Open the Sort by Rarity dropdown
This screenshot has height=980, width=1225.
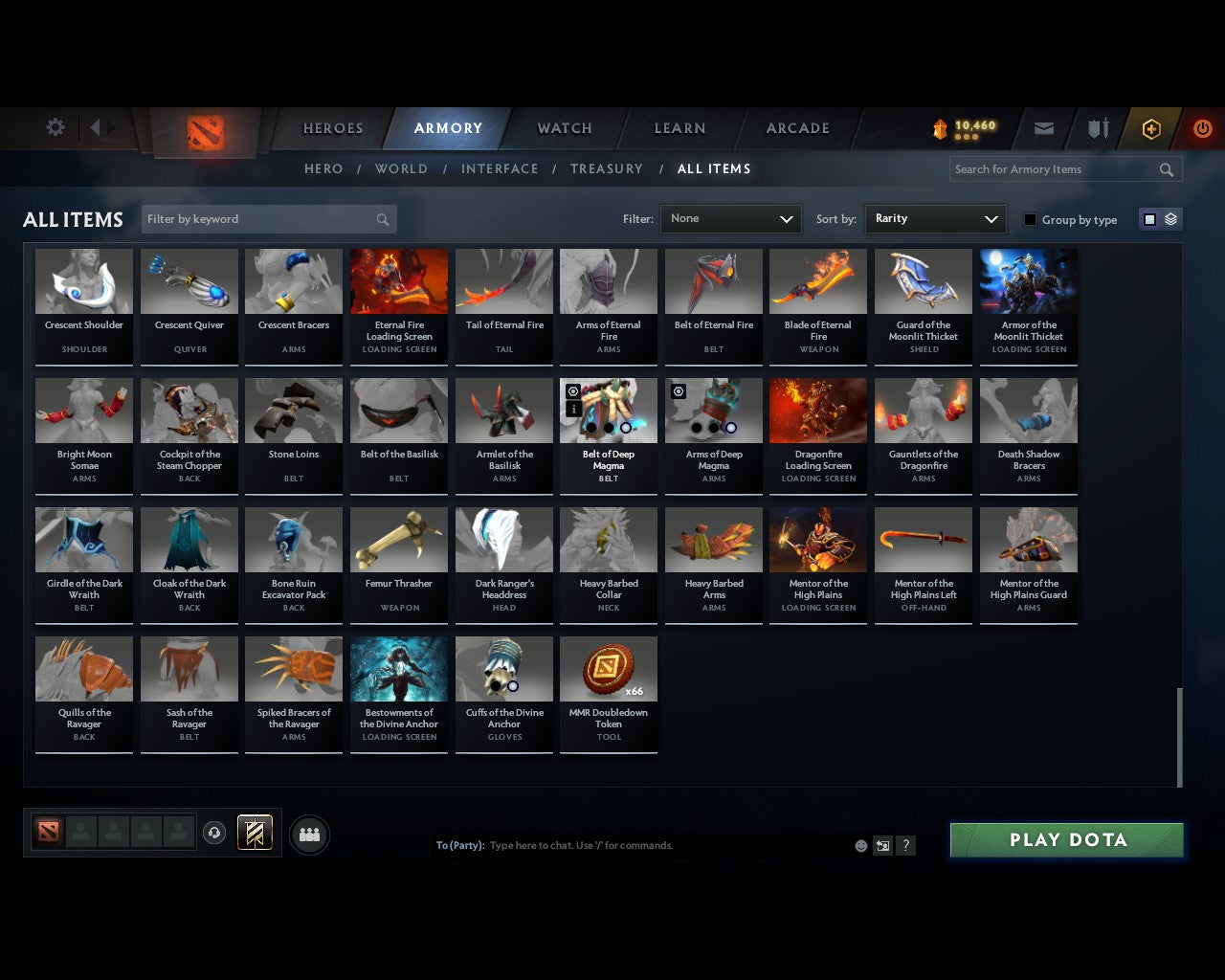point(935,219)
